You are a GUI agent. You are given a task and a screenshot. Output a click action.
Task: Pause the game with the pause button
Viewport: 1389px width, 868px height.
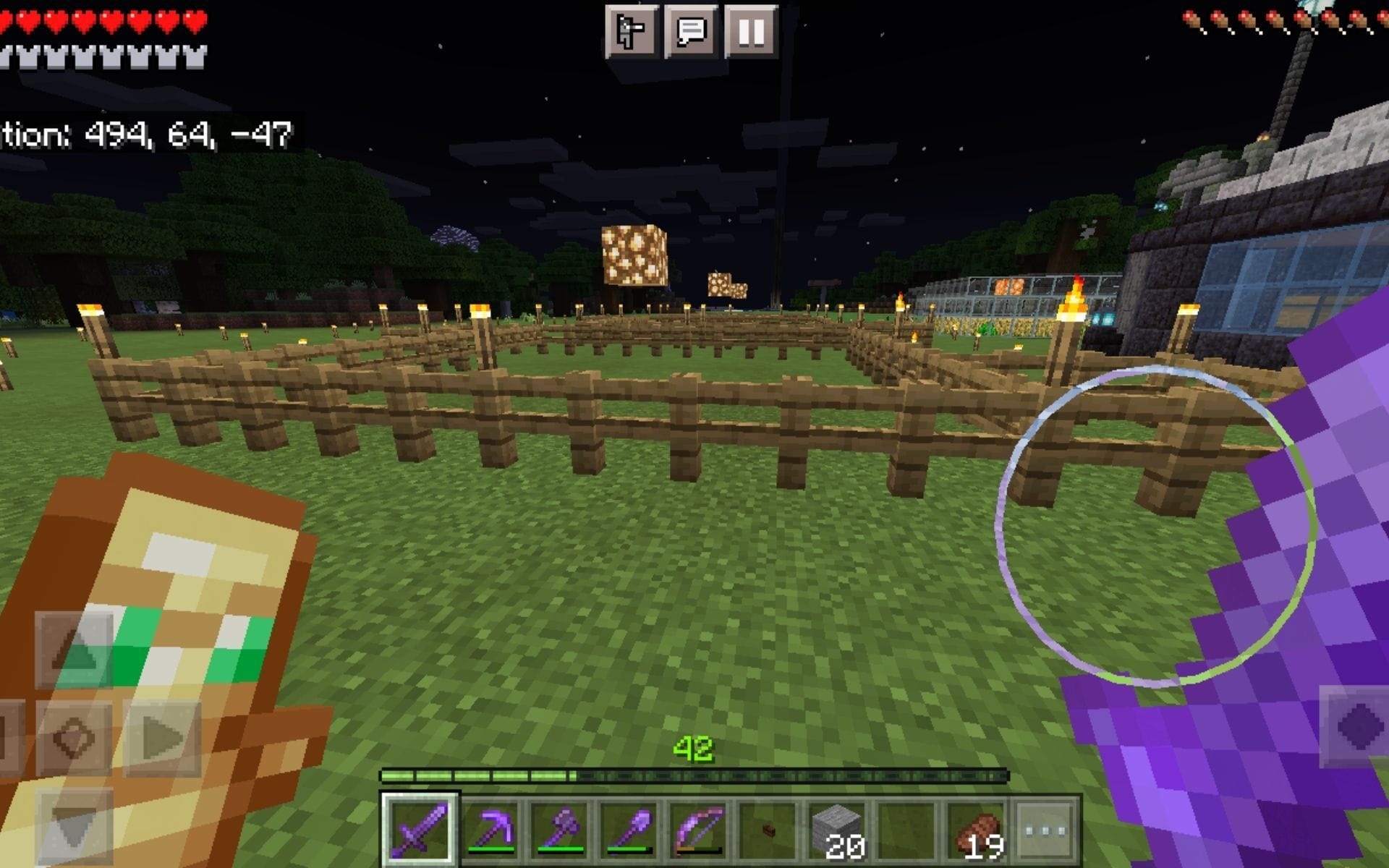(752, 30)
